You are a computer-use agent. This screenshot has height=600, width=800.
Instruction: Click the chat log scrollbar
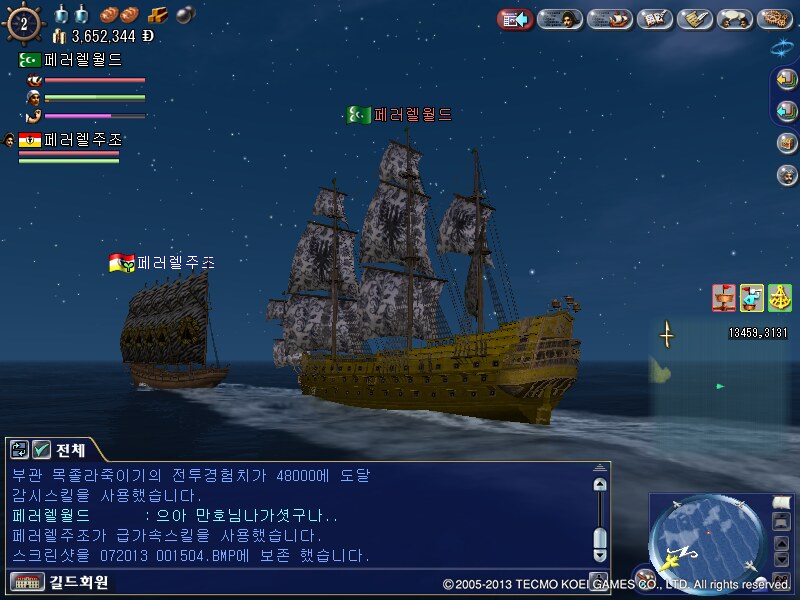point(599,515)
